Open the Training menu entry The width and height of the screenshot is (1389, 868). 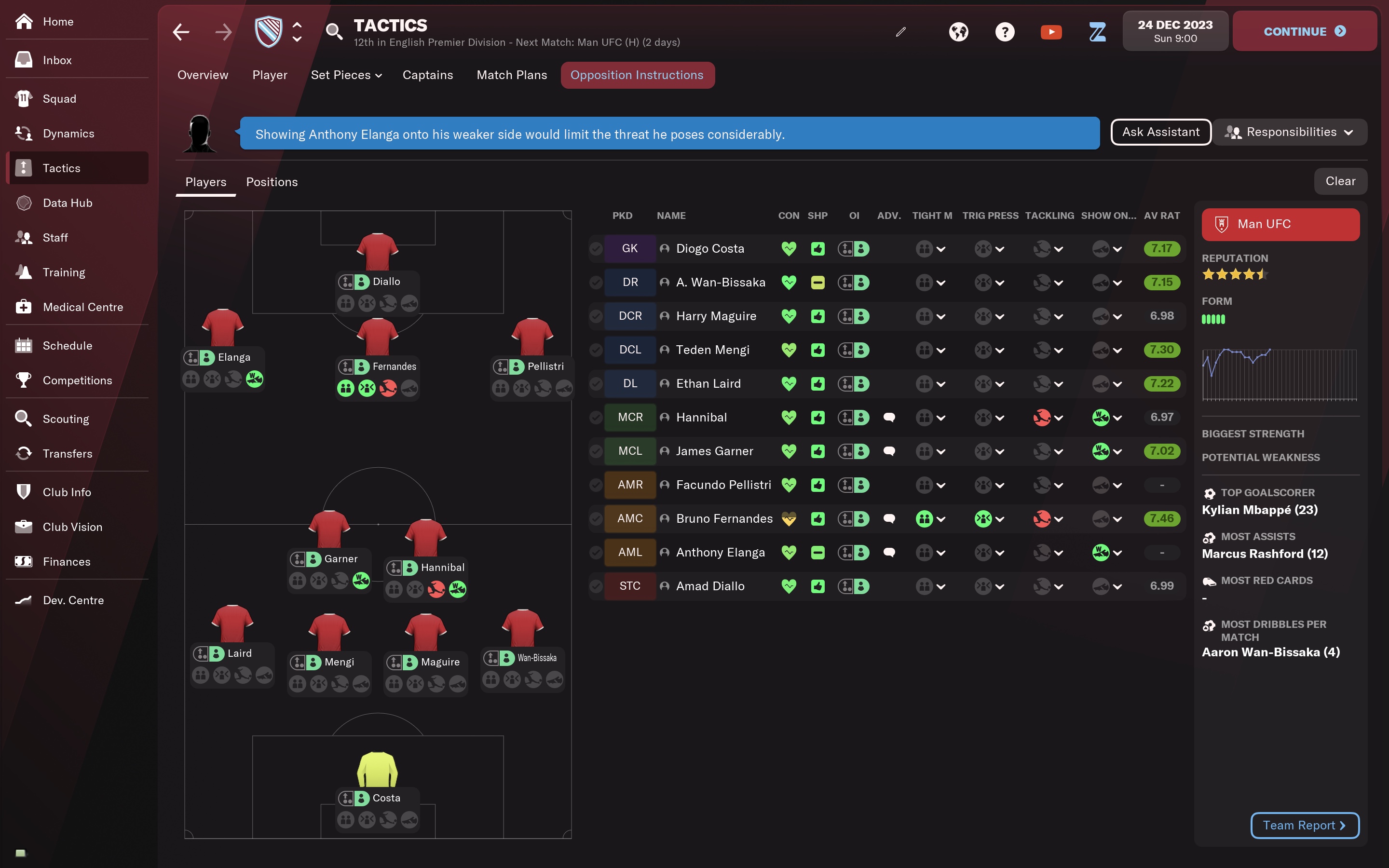tap(64, 272)
